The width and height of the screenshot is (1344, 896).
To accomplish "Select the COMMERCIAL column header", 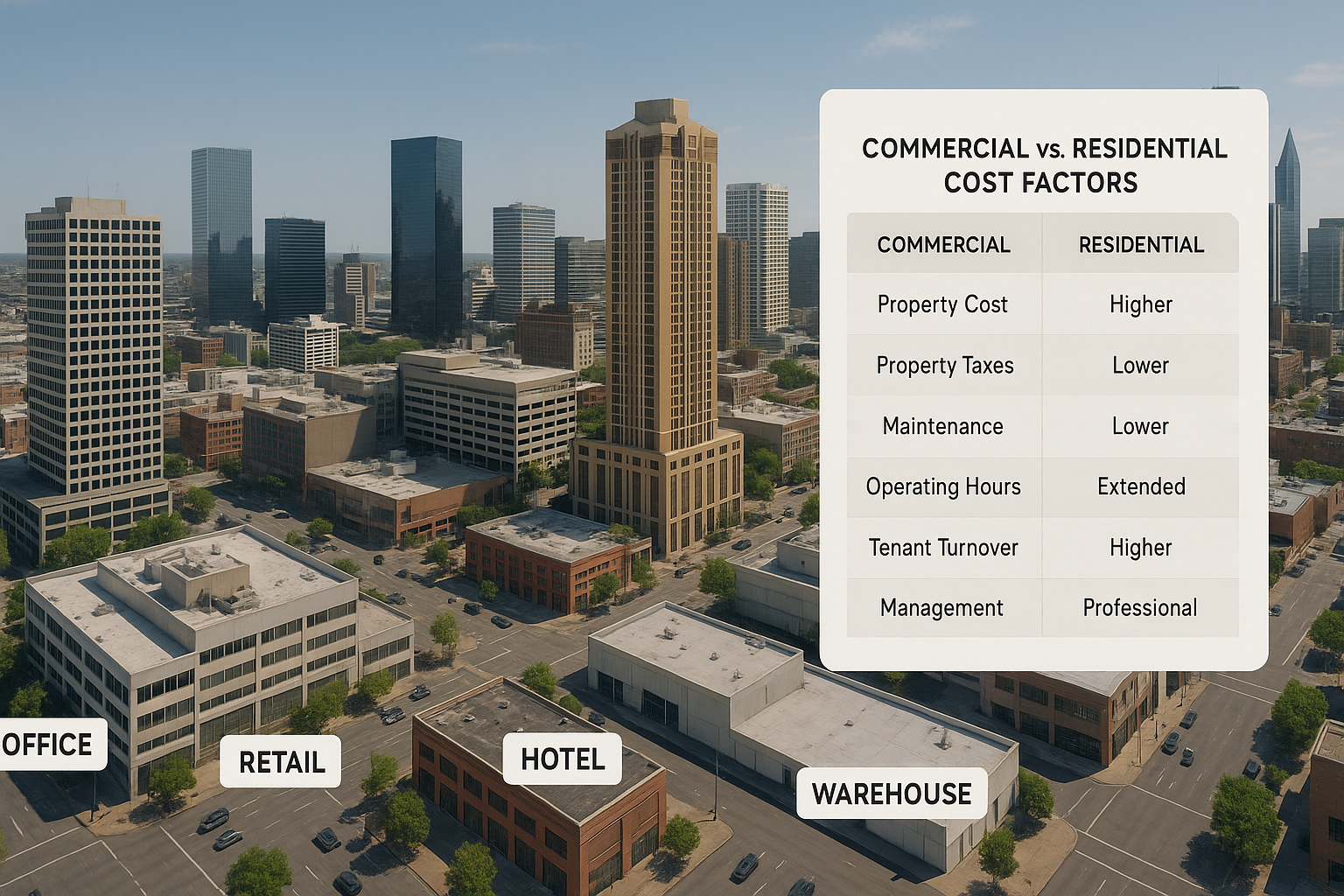I will [x=943, y=245].
